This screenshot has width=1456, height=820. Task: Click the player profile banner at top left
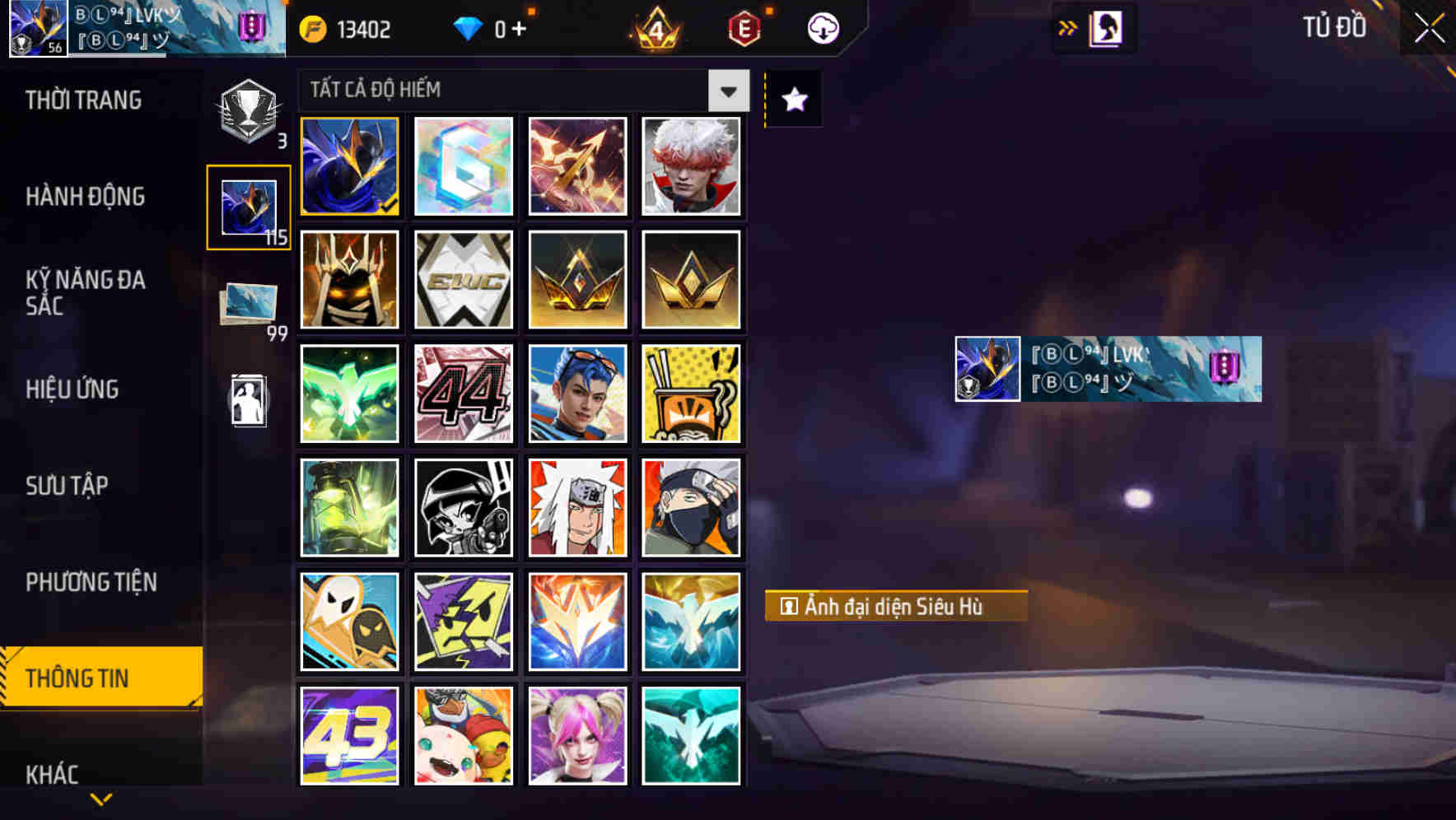click(144, 29)
